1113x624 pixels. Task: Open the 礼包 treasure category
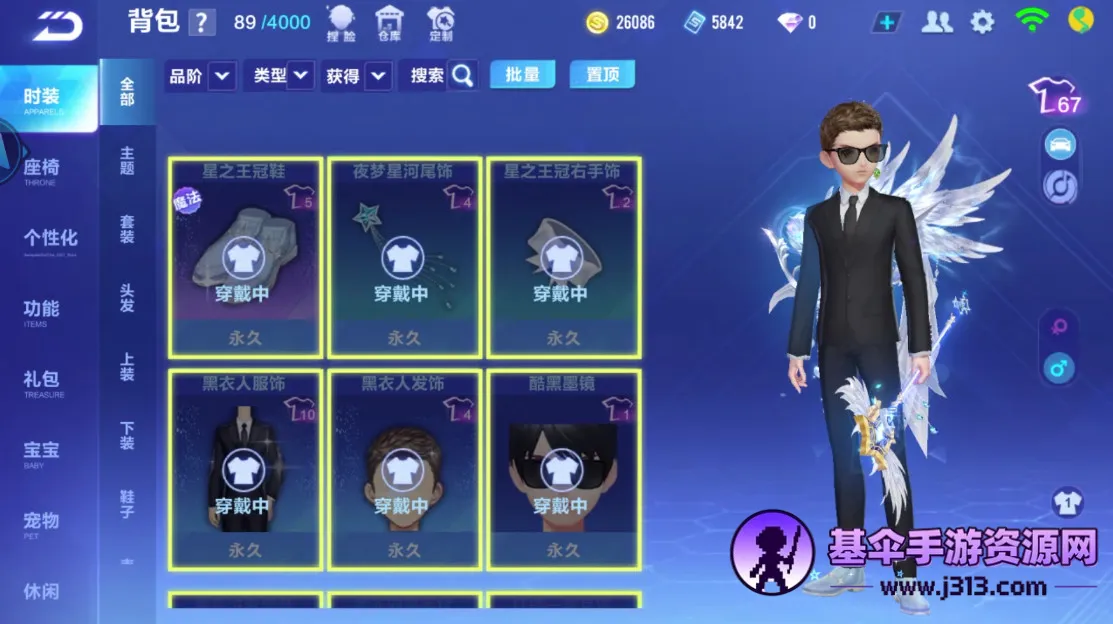(42, 382)
